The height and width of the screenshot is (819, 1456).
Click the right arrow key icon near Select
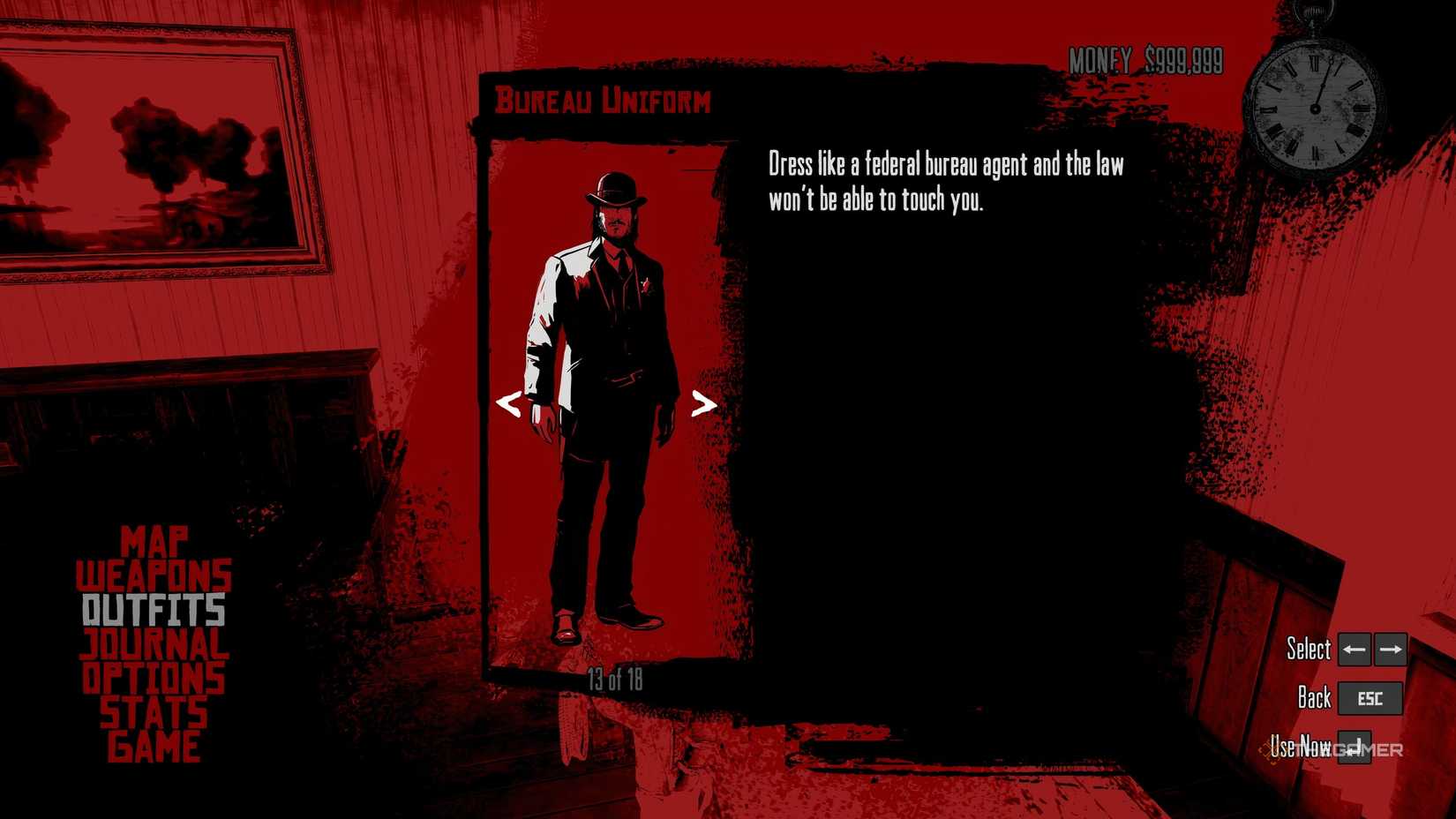[1389, 650]
